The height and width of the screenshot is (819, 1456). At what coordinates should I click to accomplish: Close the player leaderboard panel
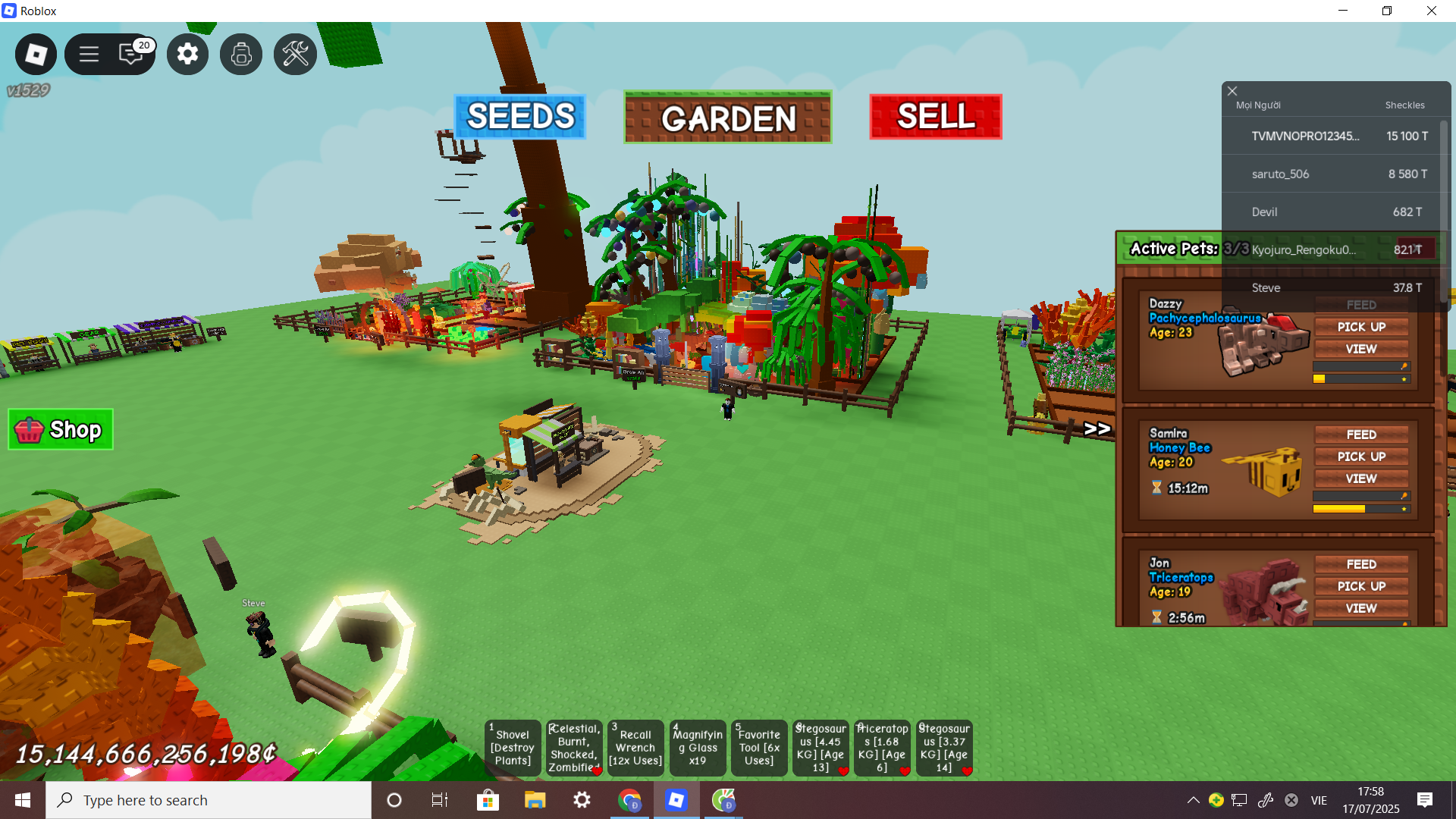(1232, 91)
